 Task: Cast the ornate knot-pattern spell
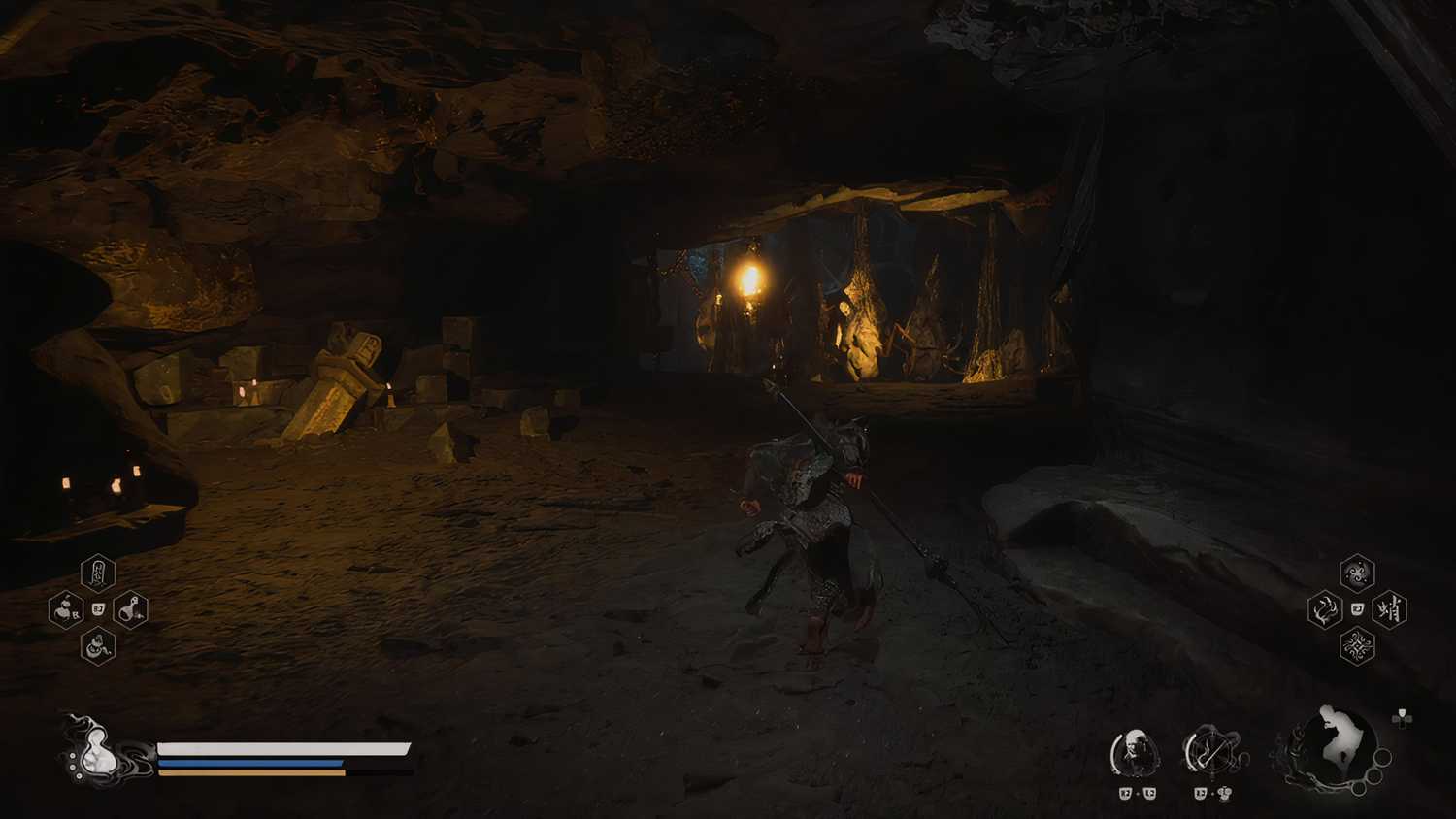click(1357, 645)
